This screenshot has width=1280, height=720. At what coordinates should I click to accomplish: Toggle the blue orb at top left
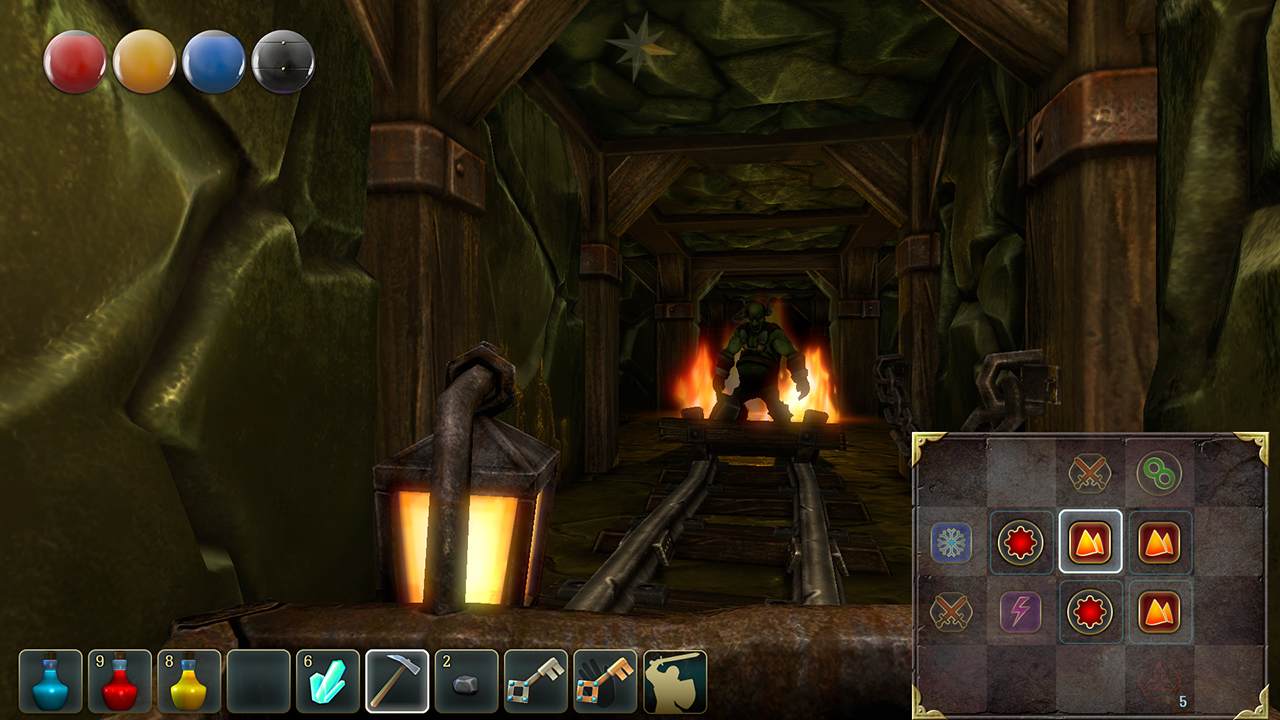pyautogui.click(x=213, y=62)
